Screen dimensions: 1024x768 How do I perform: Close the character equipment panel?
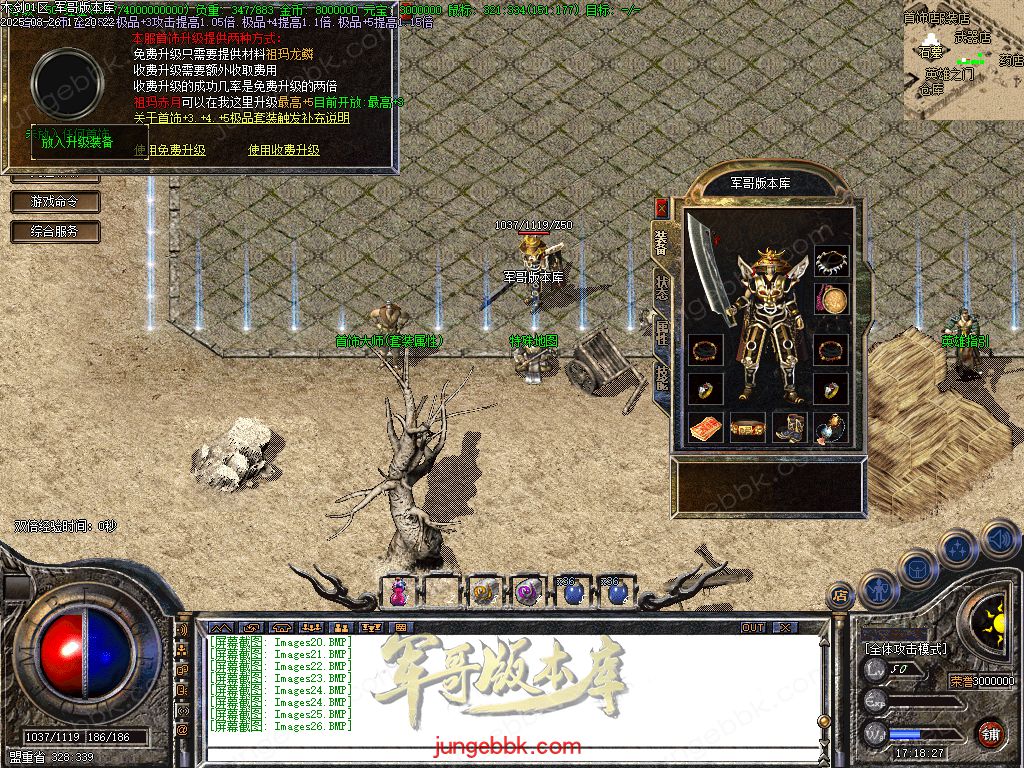pyautogui.click(x=661, y=207)
